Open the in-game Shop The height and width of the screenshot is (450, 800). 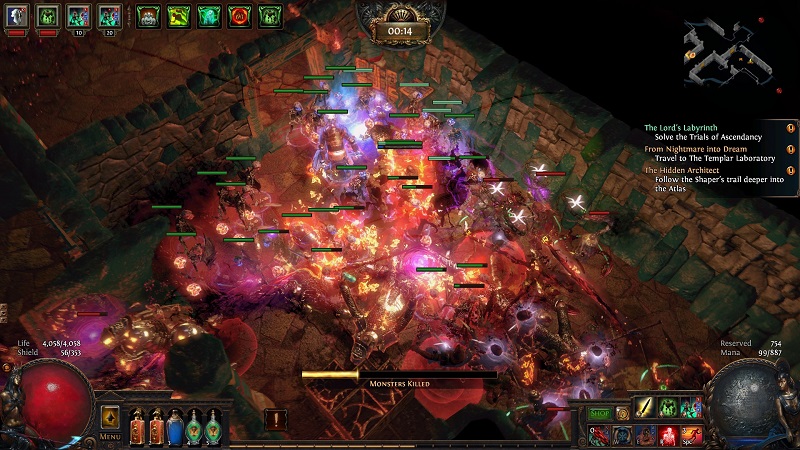(599, 413)
